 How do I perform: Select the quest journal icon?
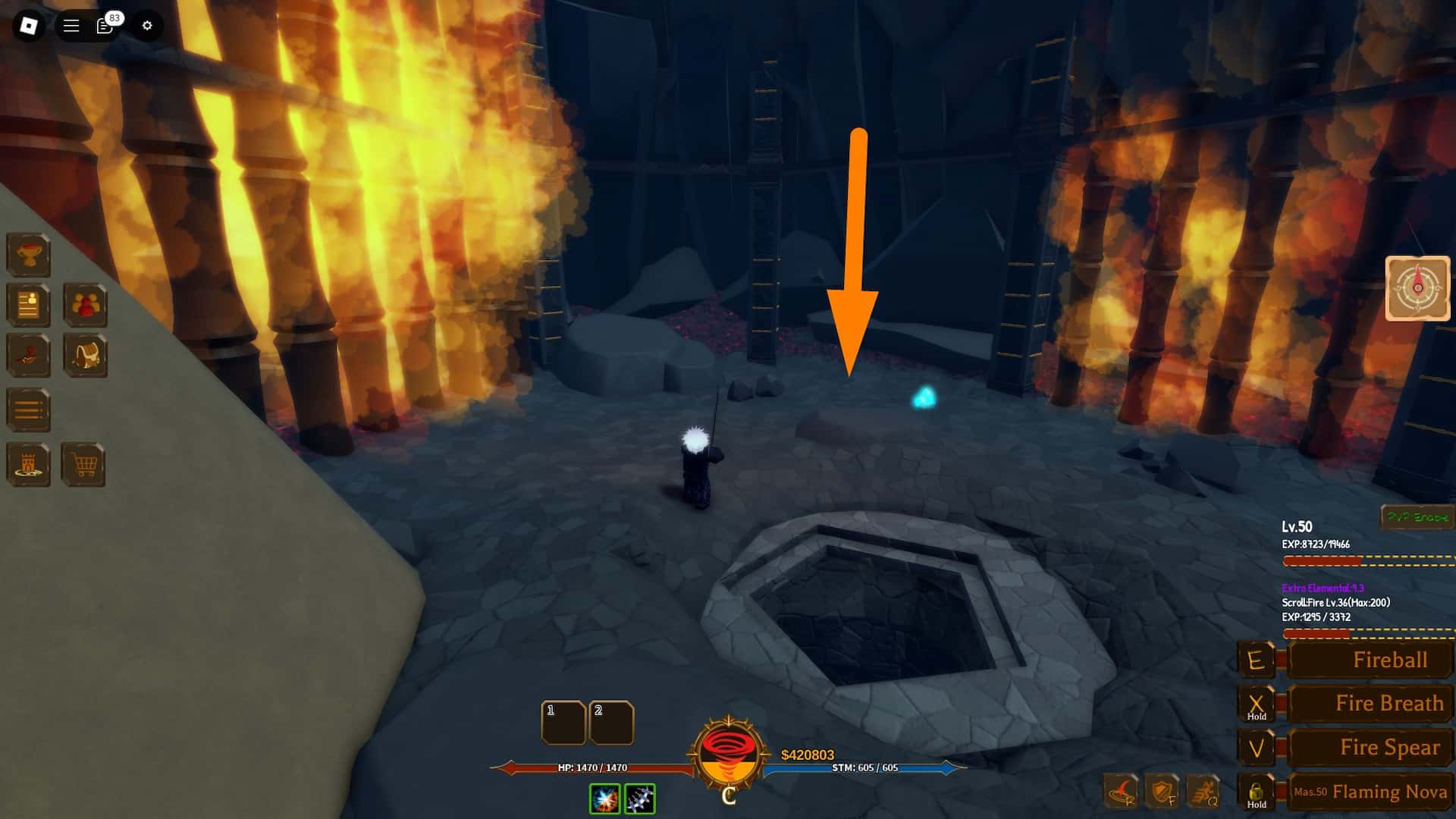(29, 306)
